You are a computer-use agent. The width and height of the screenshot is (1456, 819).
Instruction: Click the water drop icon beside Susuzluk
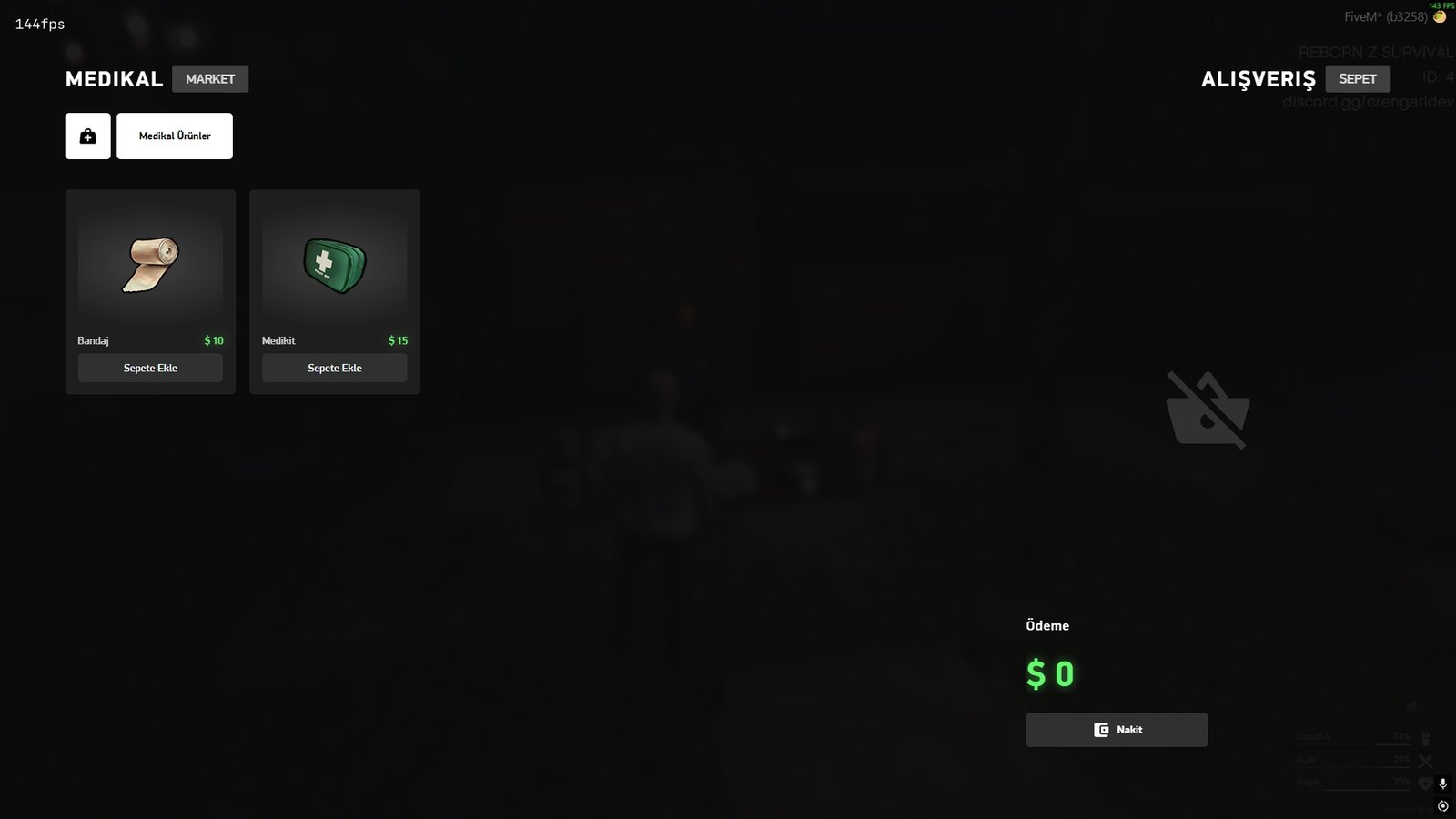click(1426, 738)
